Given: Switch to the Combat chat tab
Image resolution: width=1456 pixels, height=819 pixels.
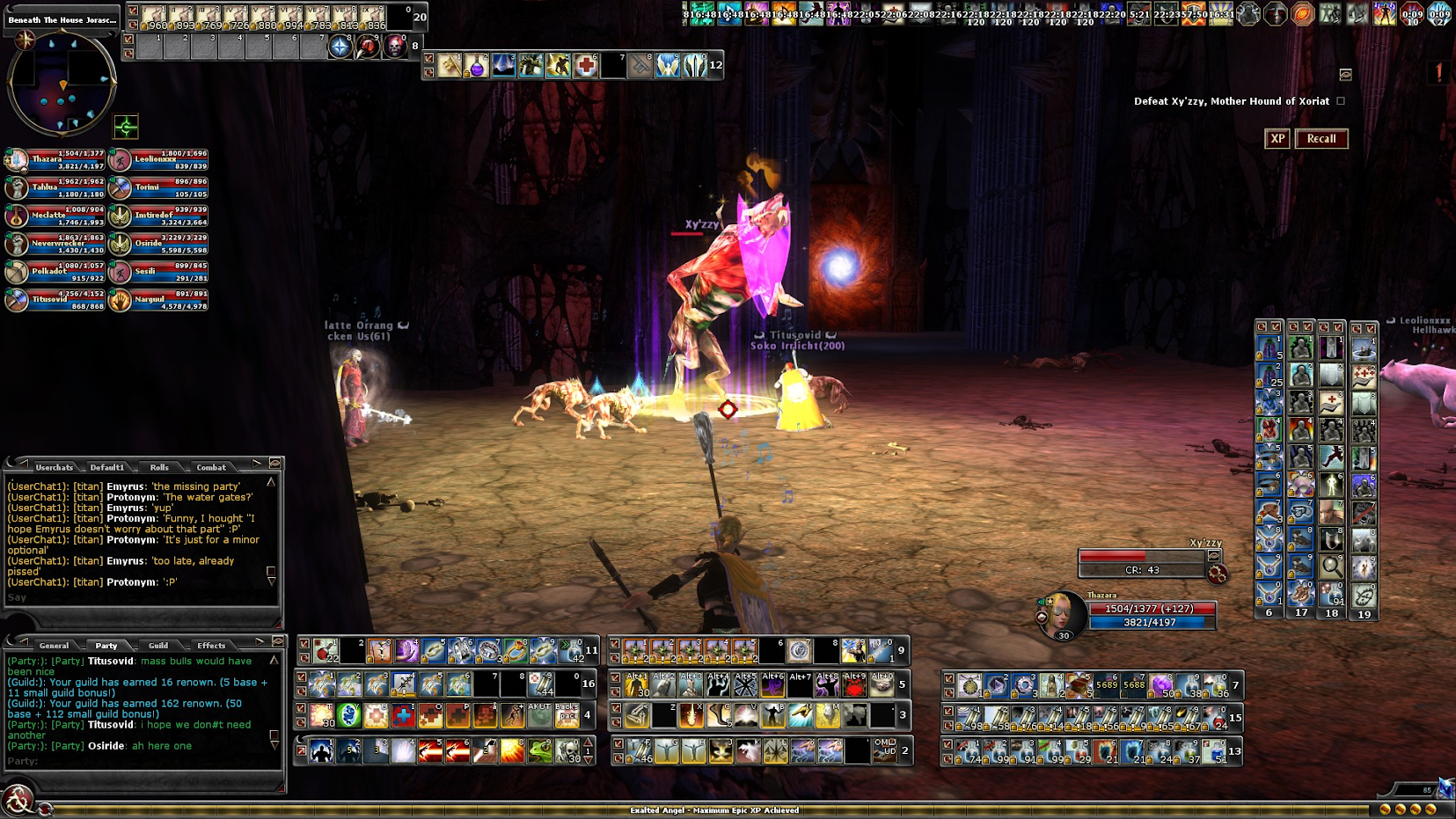Looking at the screenshot, I should [x=211, y=467].
